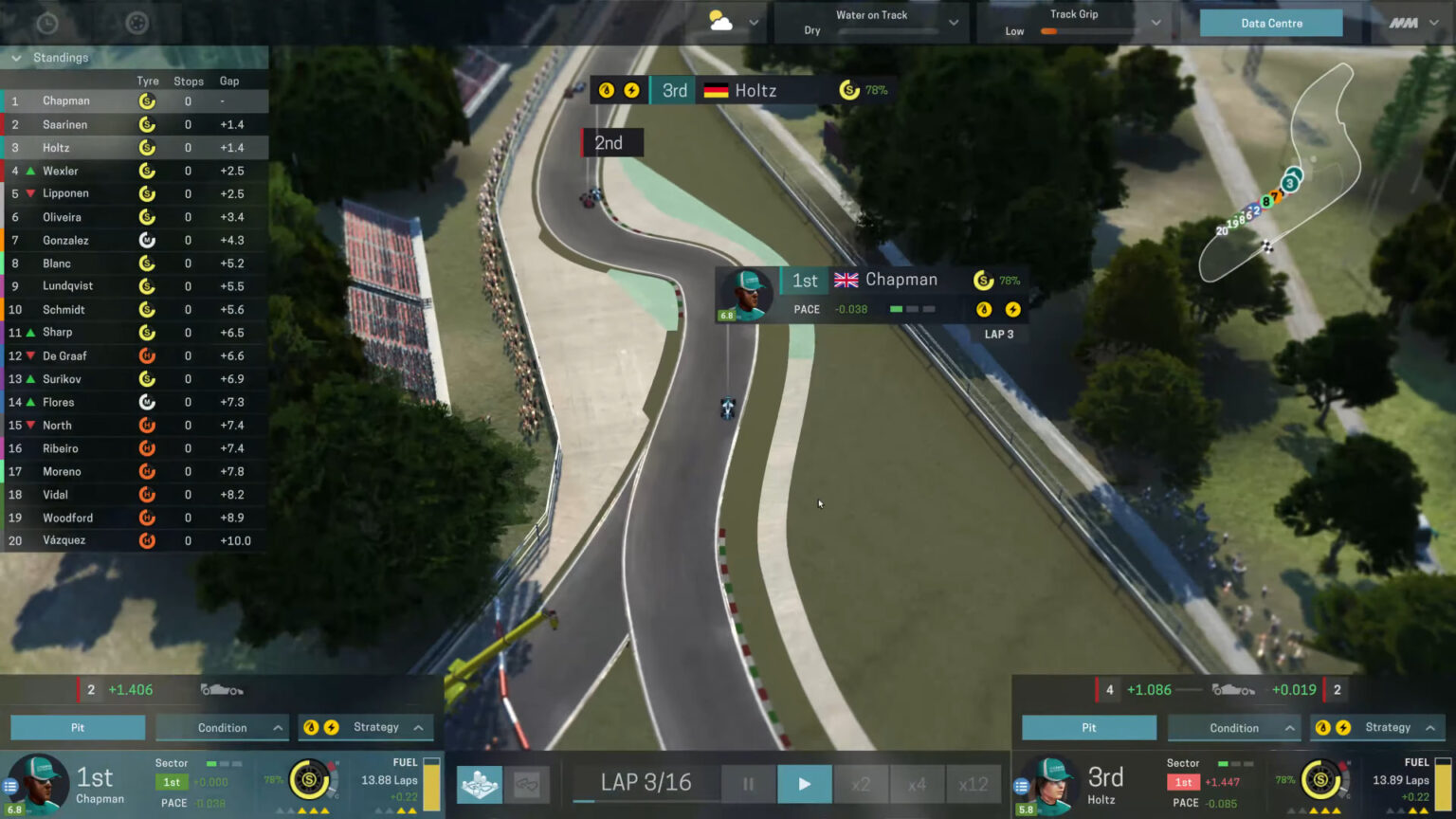
Task: Open the Water on Track dropdown
Action: 952,23
